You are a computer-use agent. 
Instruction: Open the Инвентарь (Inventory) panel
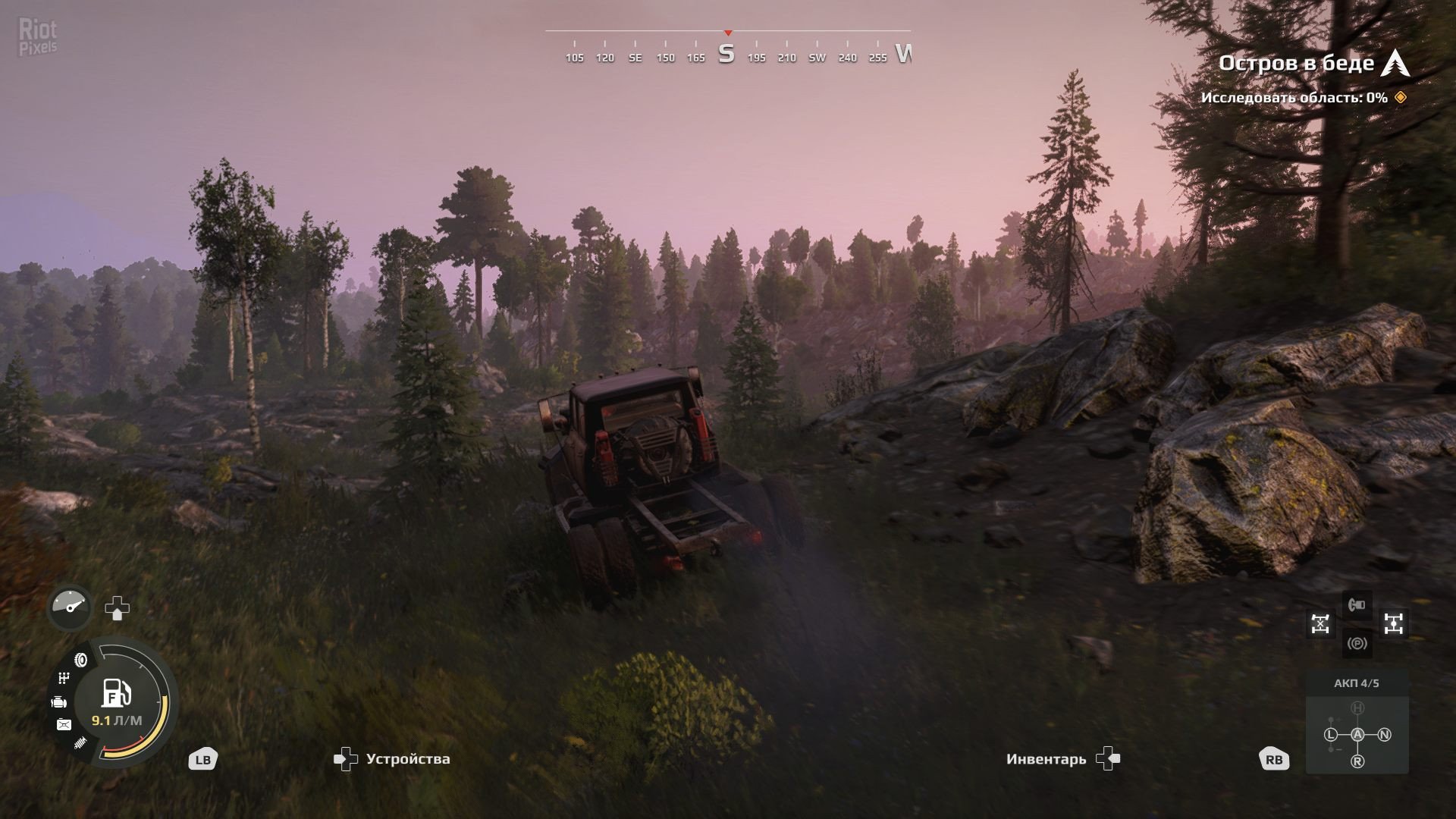coord(1062,758)
